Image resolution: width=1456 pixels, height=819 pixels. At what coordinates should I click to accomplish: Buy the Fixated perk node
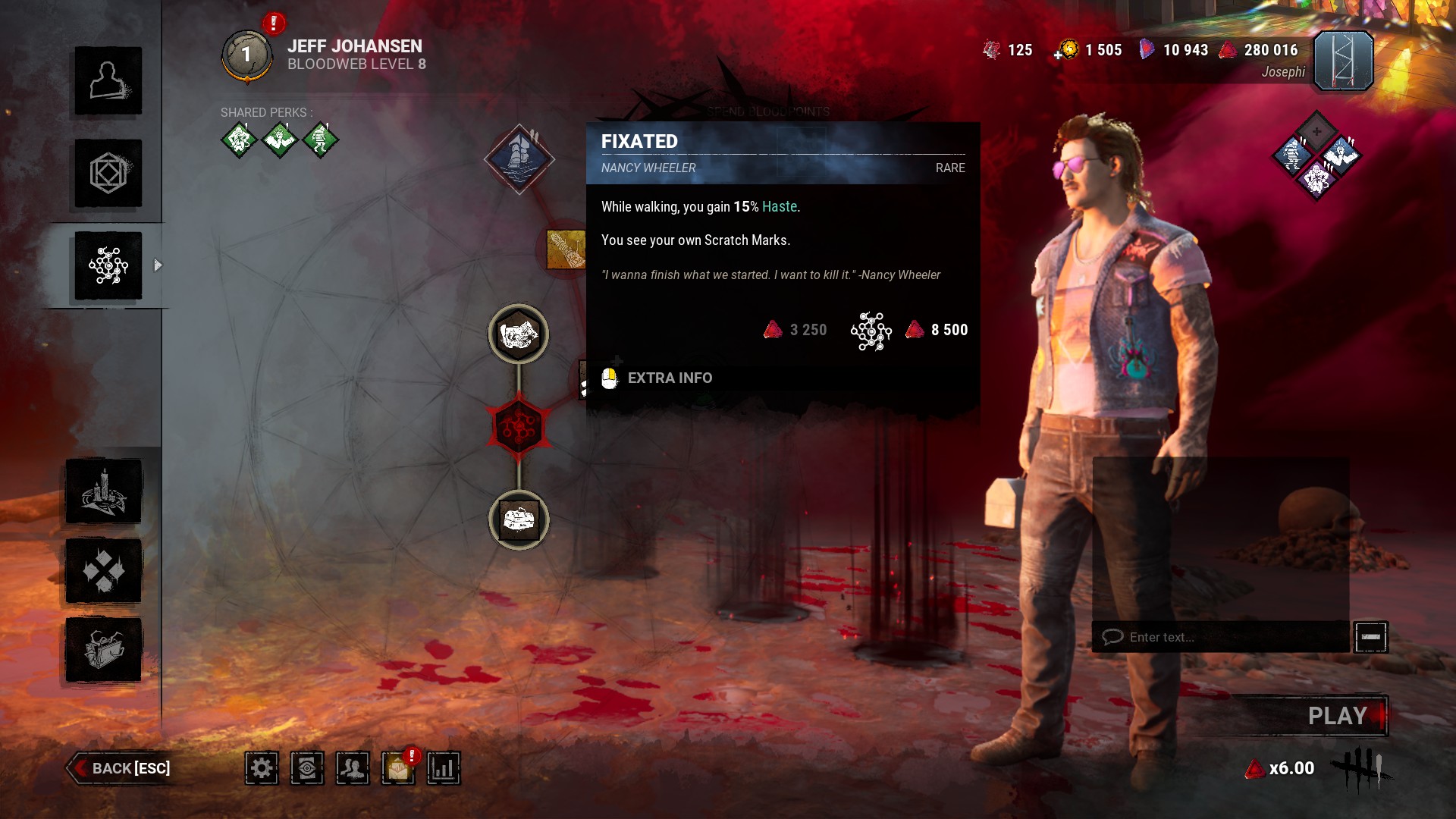(519, 159)
